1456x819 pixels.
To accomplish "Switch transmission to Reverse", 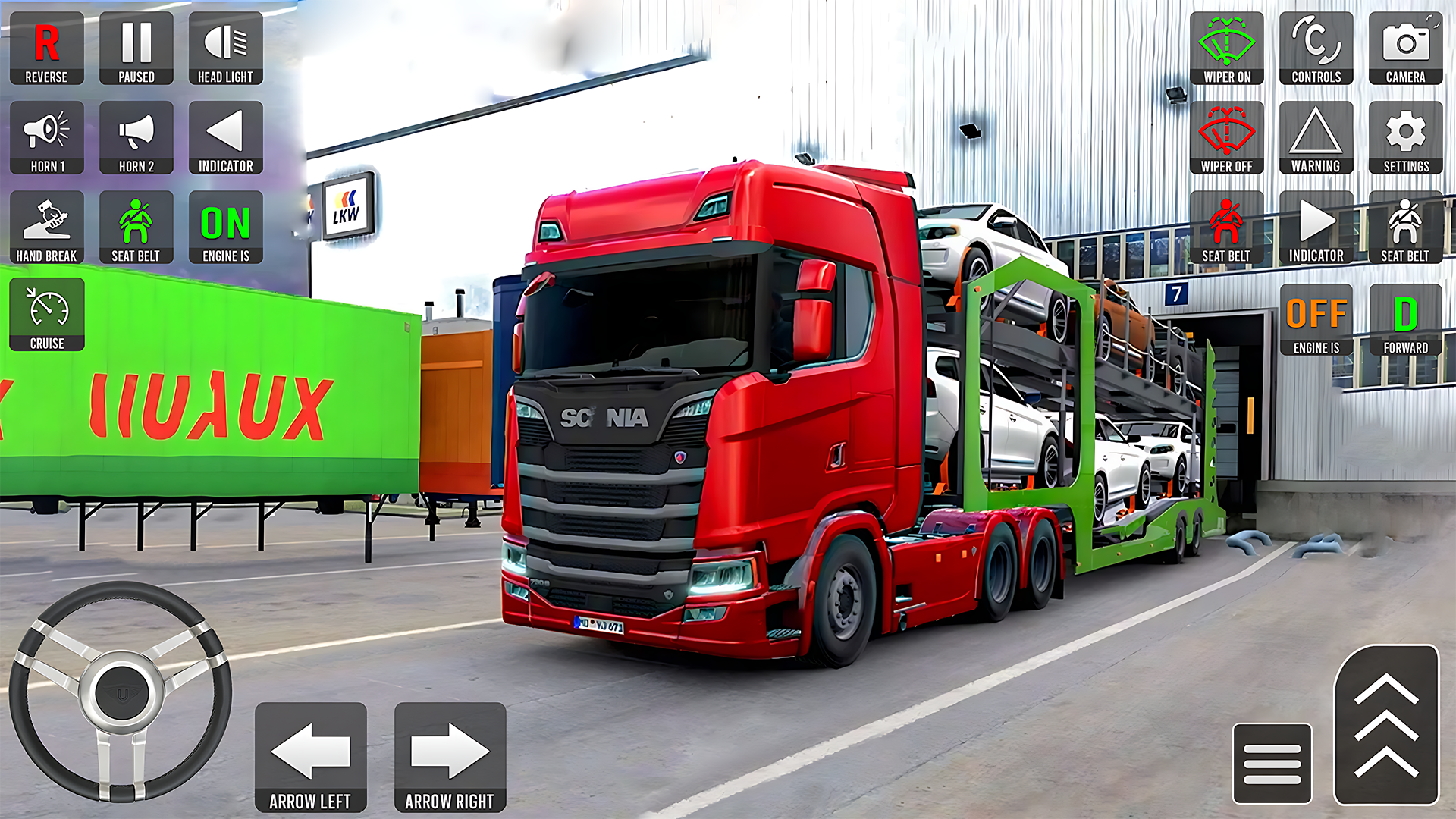I will pos(46,48).
